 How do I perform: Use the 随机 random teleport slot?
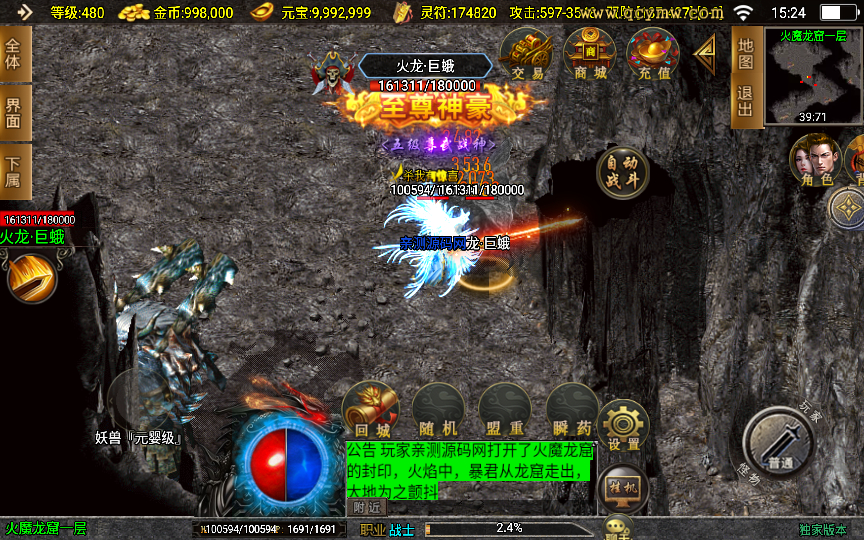pos(438,410)
